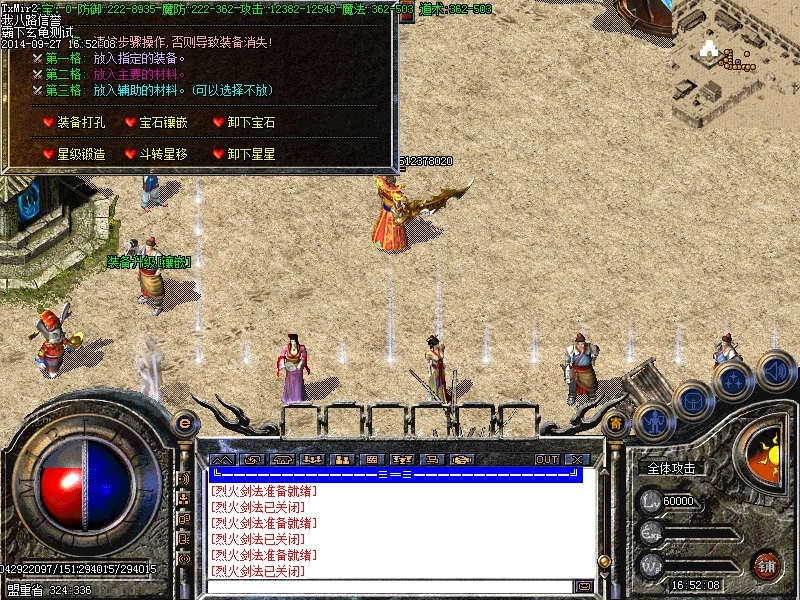Pick the 斗转星移 option
This screenshot has height=600, width=800.
[x=158, y=155]
